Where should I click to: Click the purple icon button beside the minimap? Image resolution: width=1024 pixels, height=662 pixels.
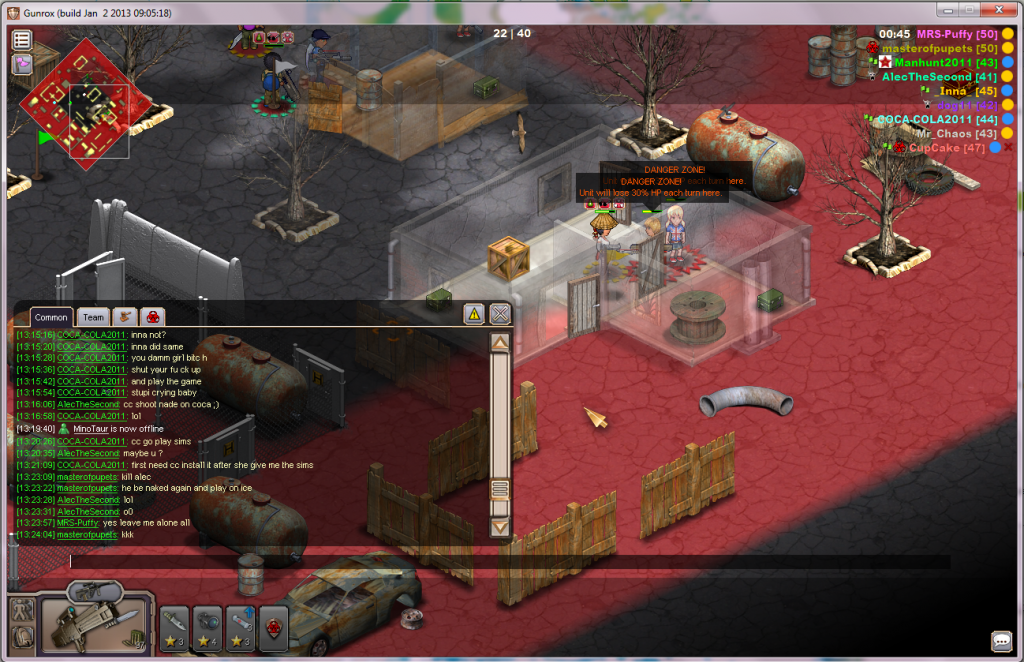(22, 64)
